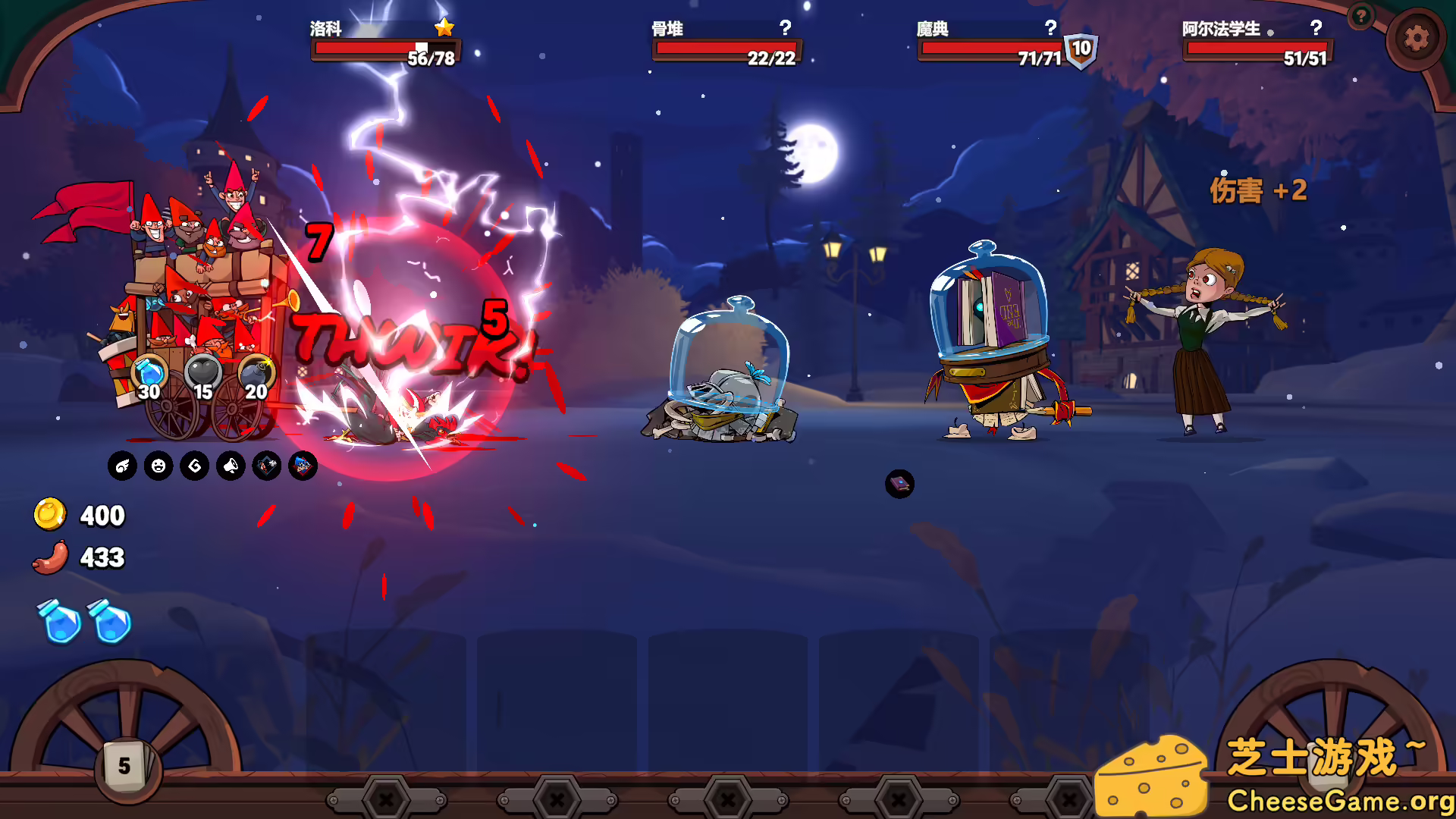Screen dimensions: 1456x819
Task: Click the smiling face status icon
Action: coord(158,466)
